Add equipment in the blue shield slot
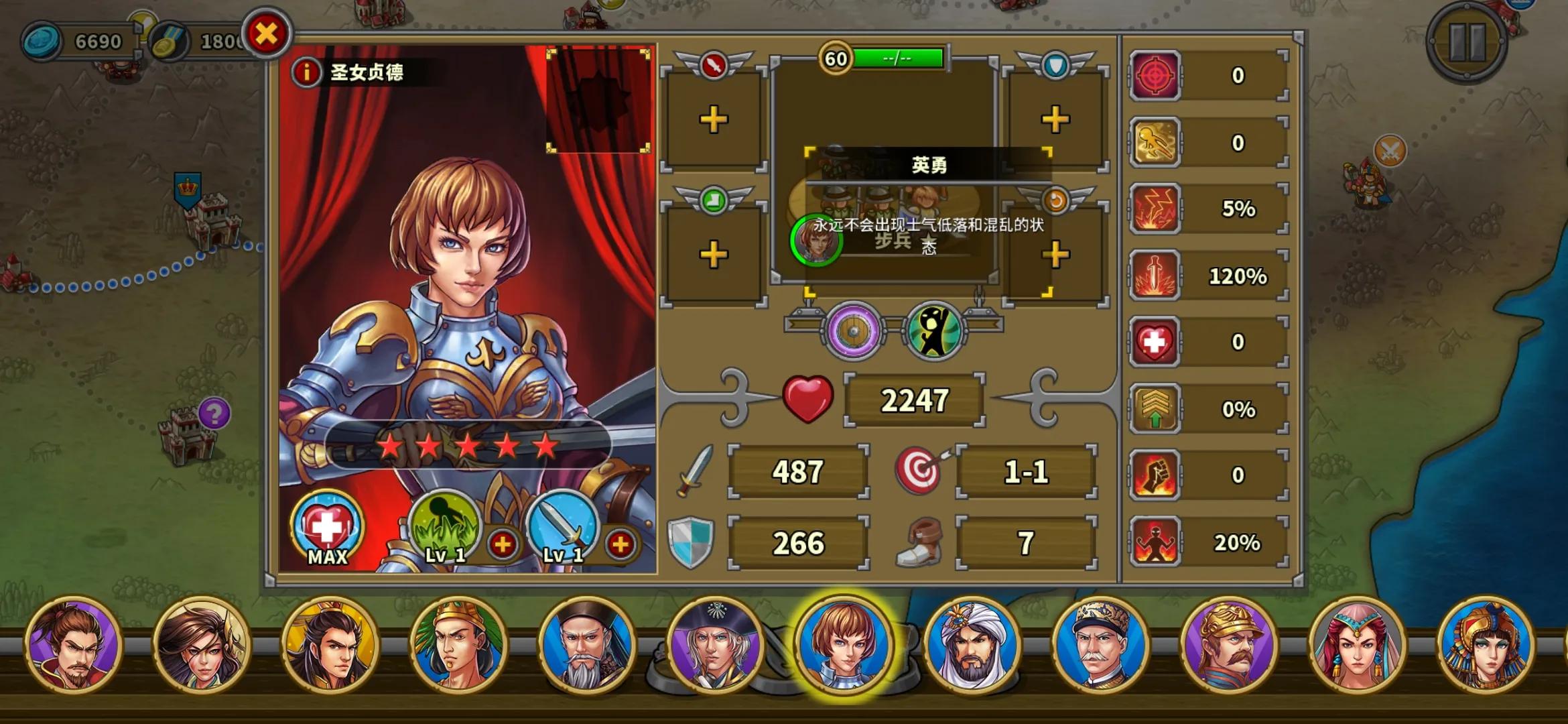The width and height of the screenshot is (1568, 724). (1054, 121)
